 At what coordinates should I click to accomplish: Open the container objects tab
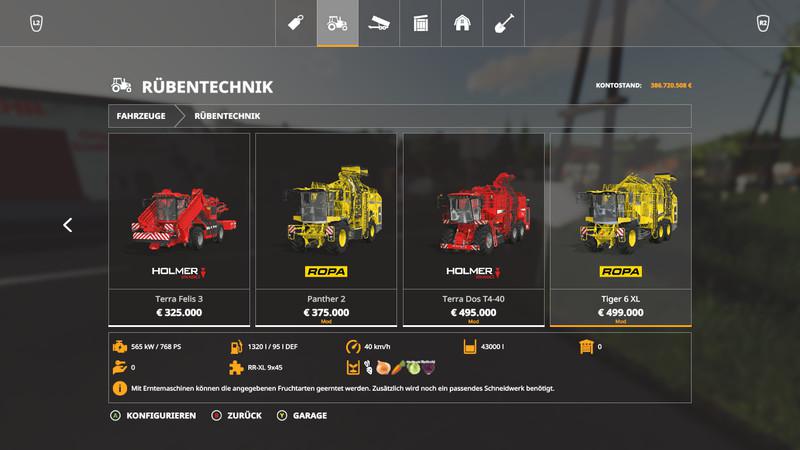[421, 23]
